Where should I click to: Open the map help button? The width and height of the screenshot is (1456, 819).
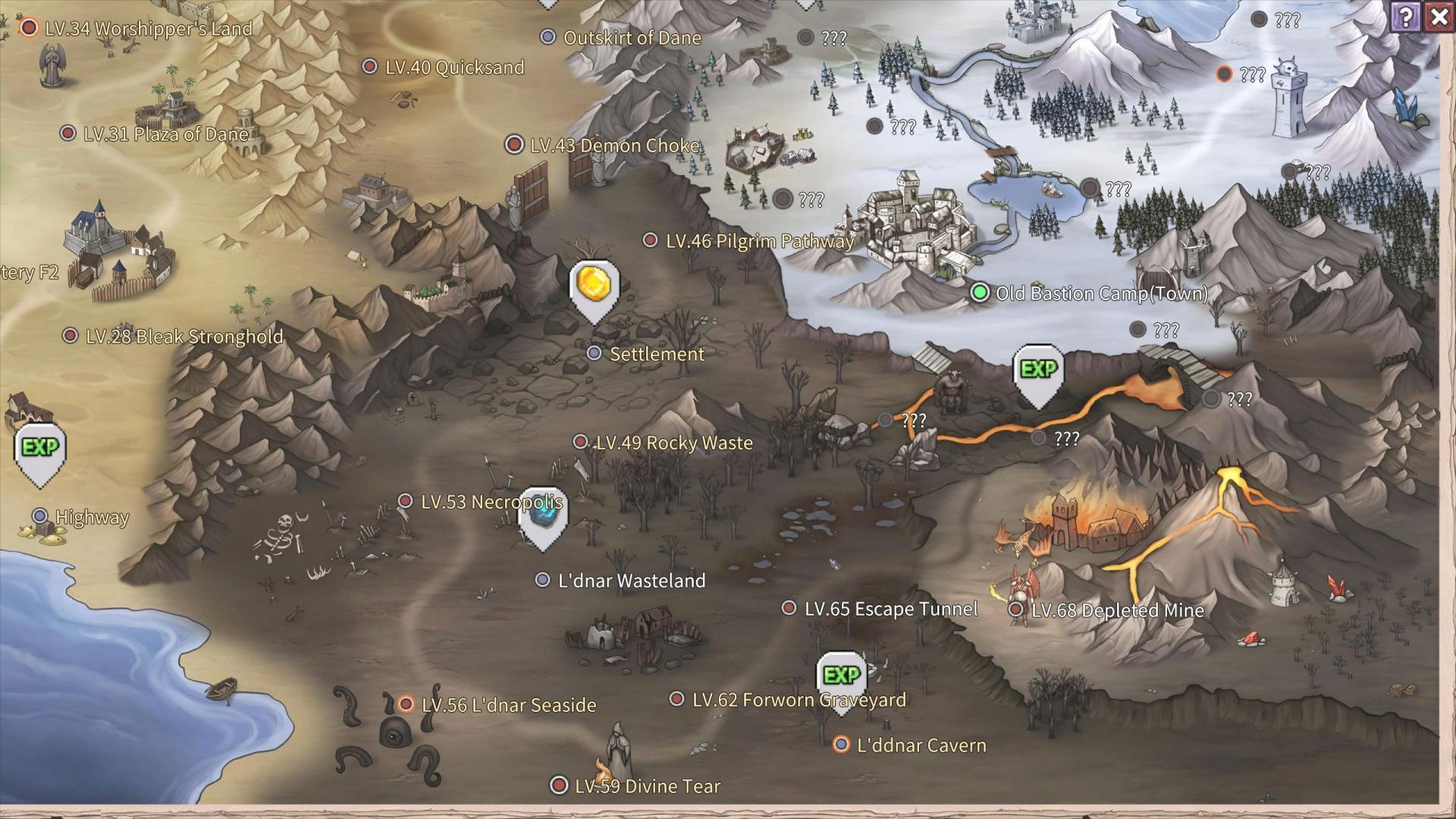pyautogui.click(x=1406, y=16)
